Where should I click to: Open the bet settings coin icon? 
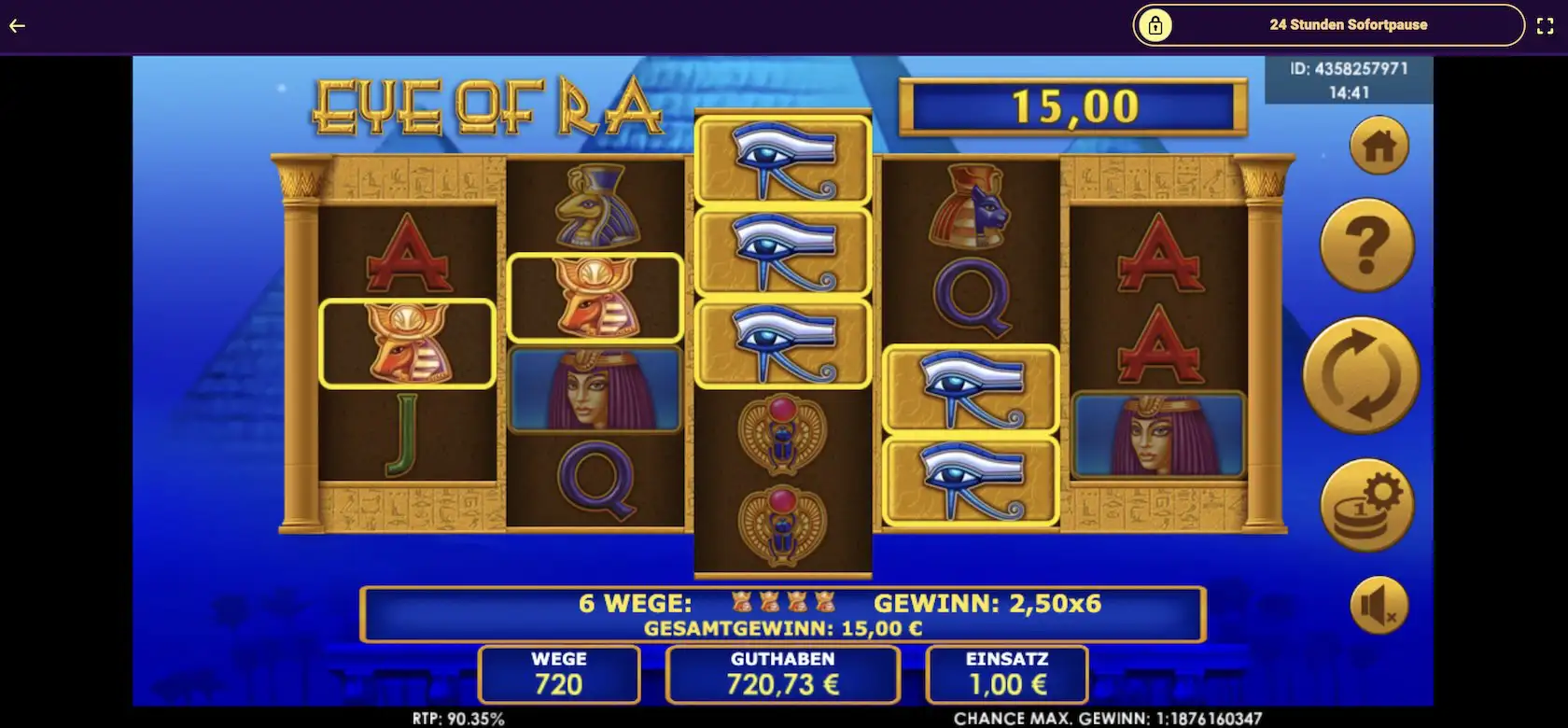tap(1365, 502)
